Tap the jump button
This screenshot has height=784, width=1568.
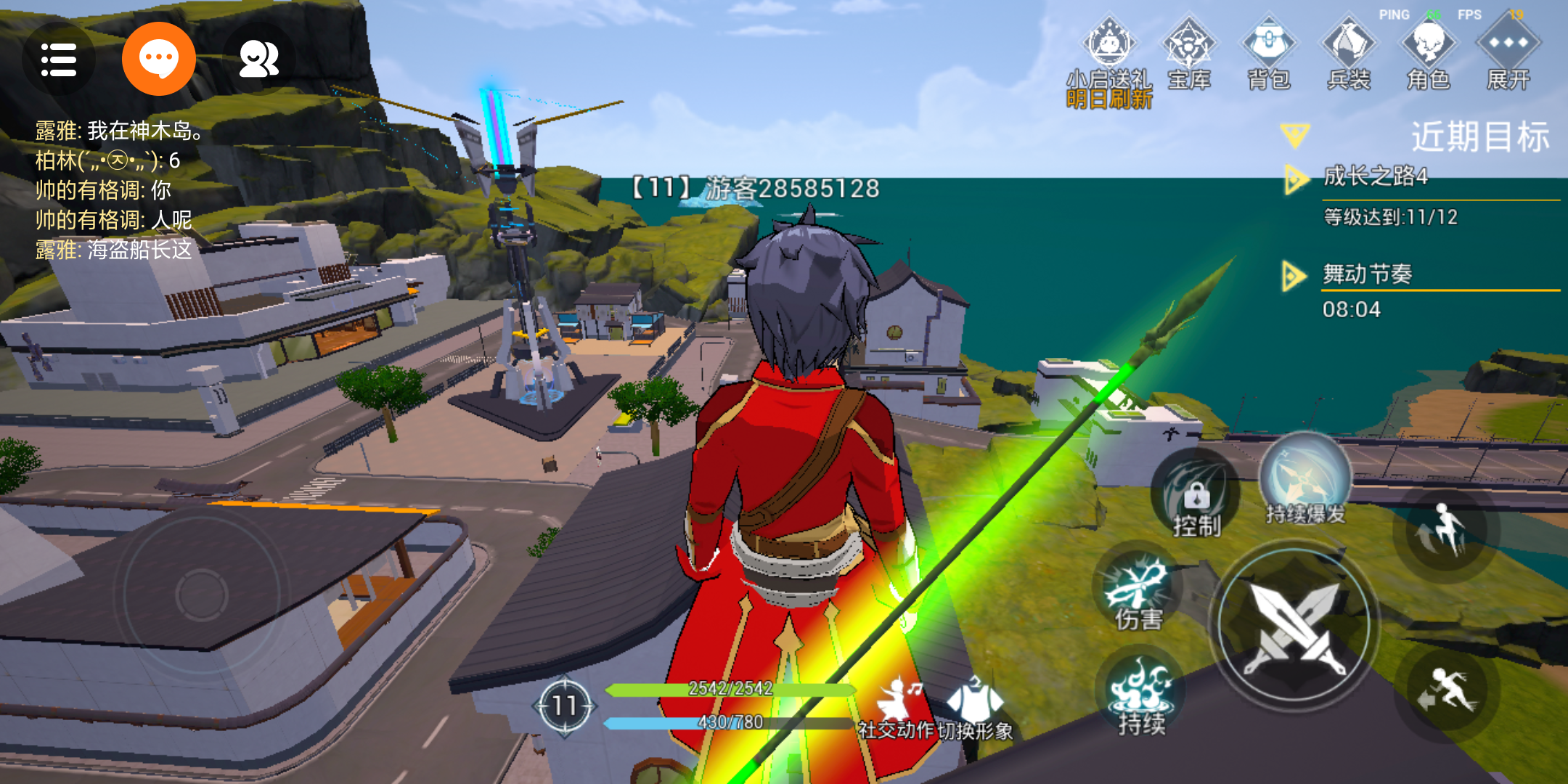tap(1446, 534)
